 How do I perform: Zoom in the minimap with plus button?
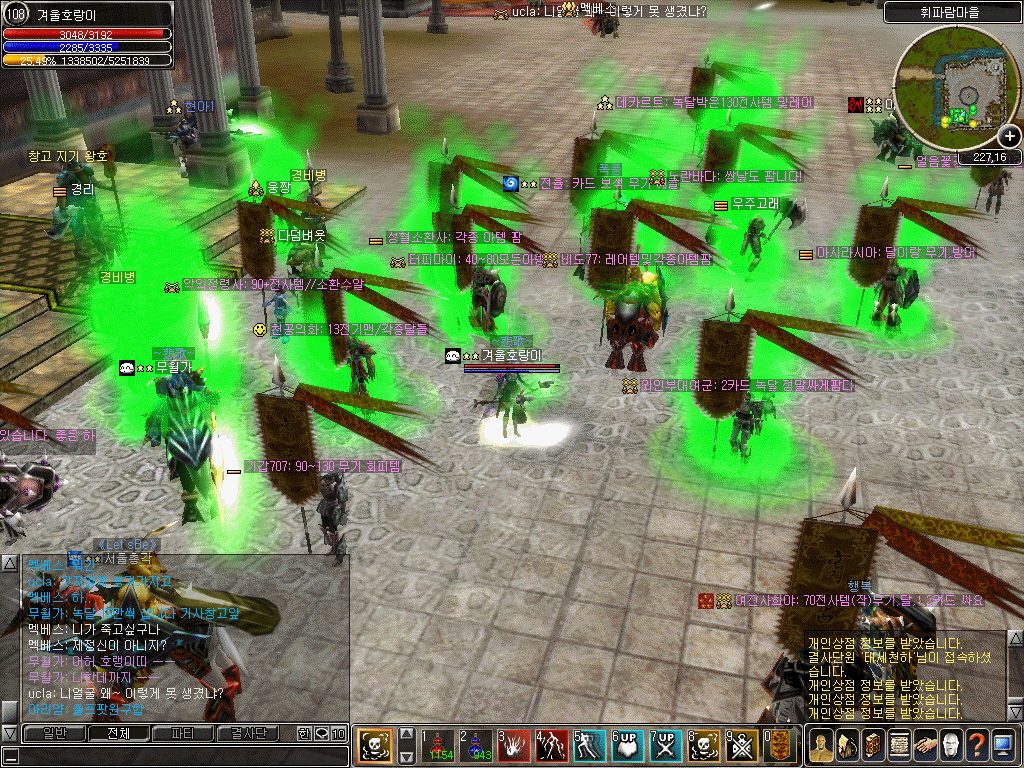[1010, 137]
